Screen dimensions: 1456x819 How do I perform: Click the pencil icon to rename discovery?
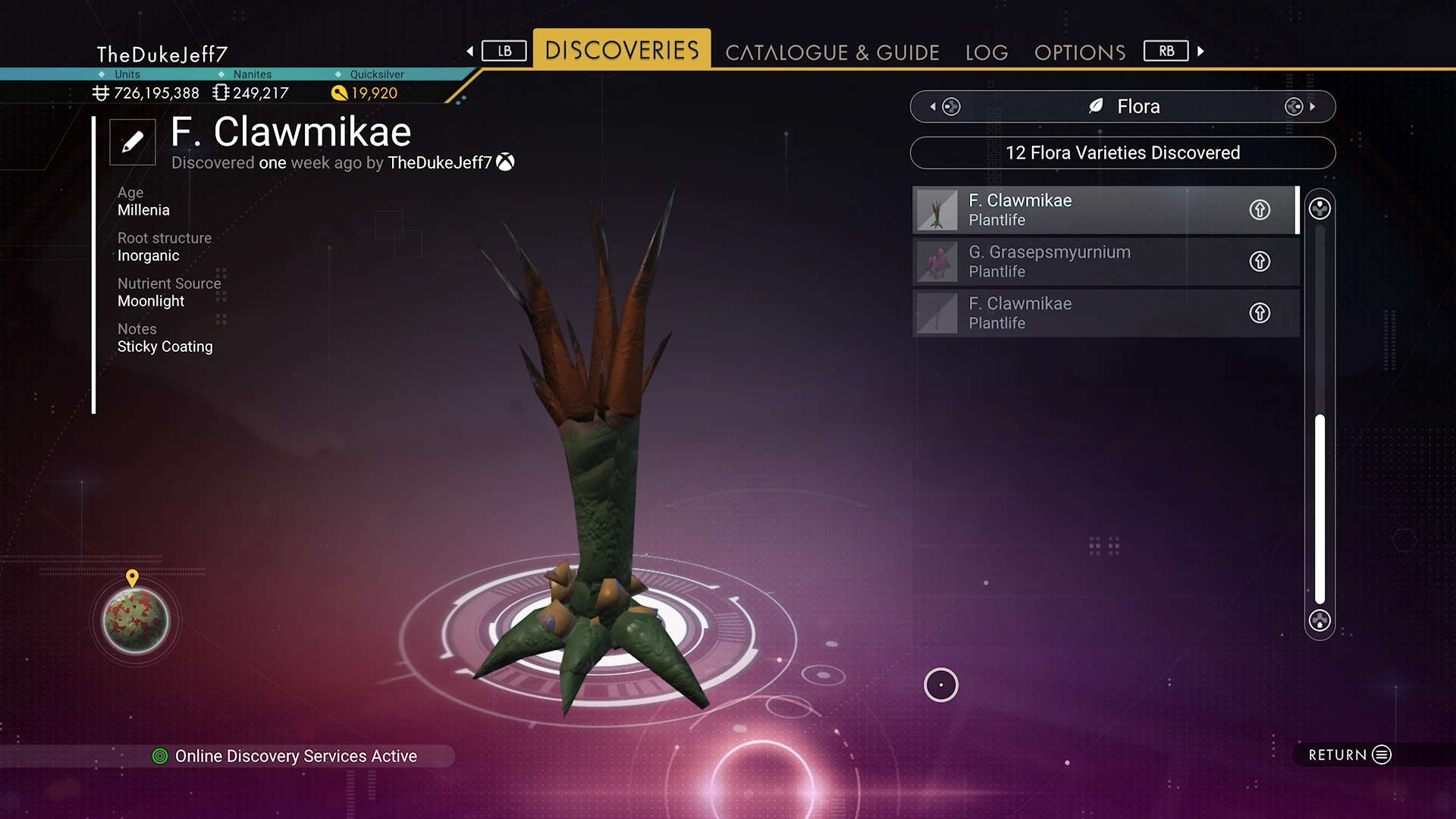click(x=133, y=142)
